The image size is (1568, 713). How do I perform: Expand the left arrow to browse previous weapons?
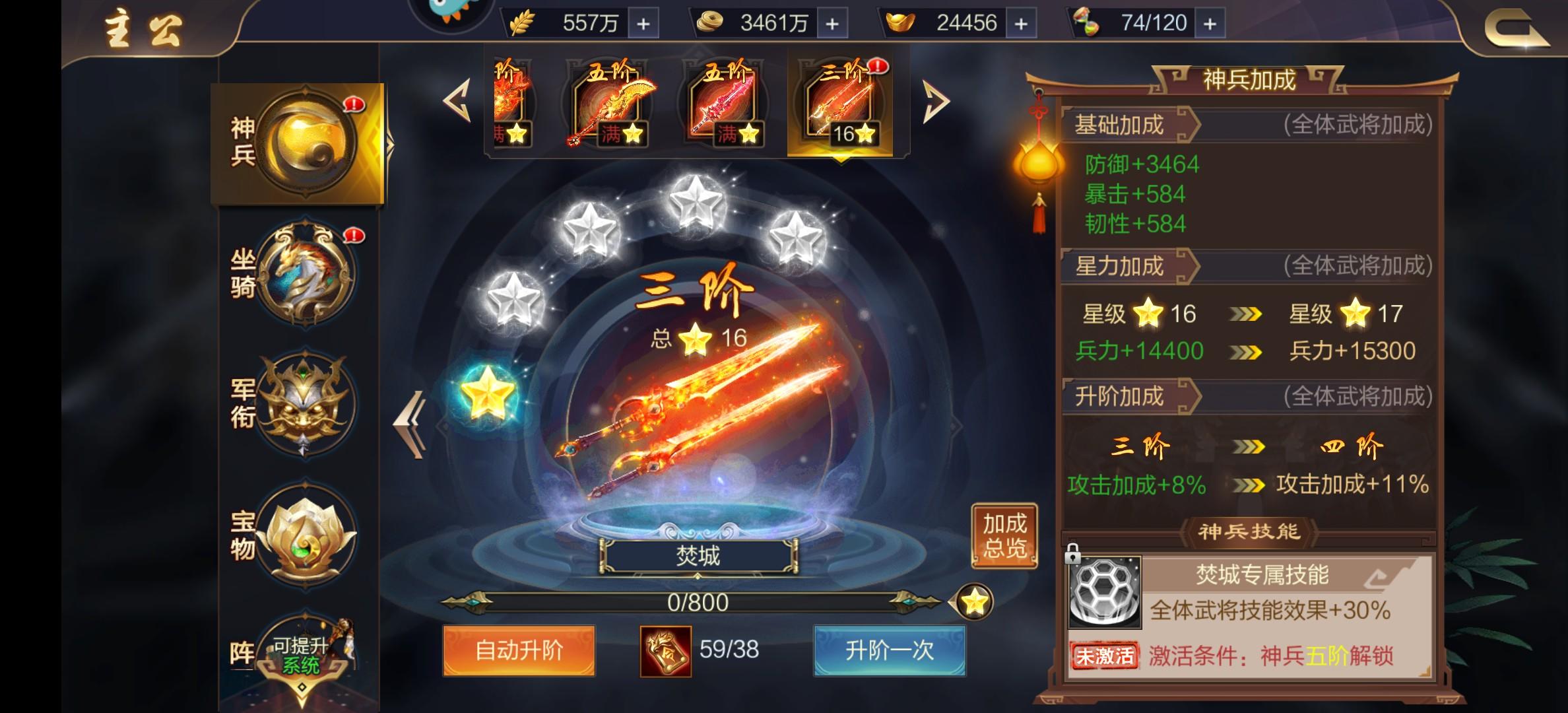point(455,99)
